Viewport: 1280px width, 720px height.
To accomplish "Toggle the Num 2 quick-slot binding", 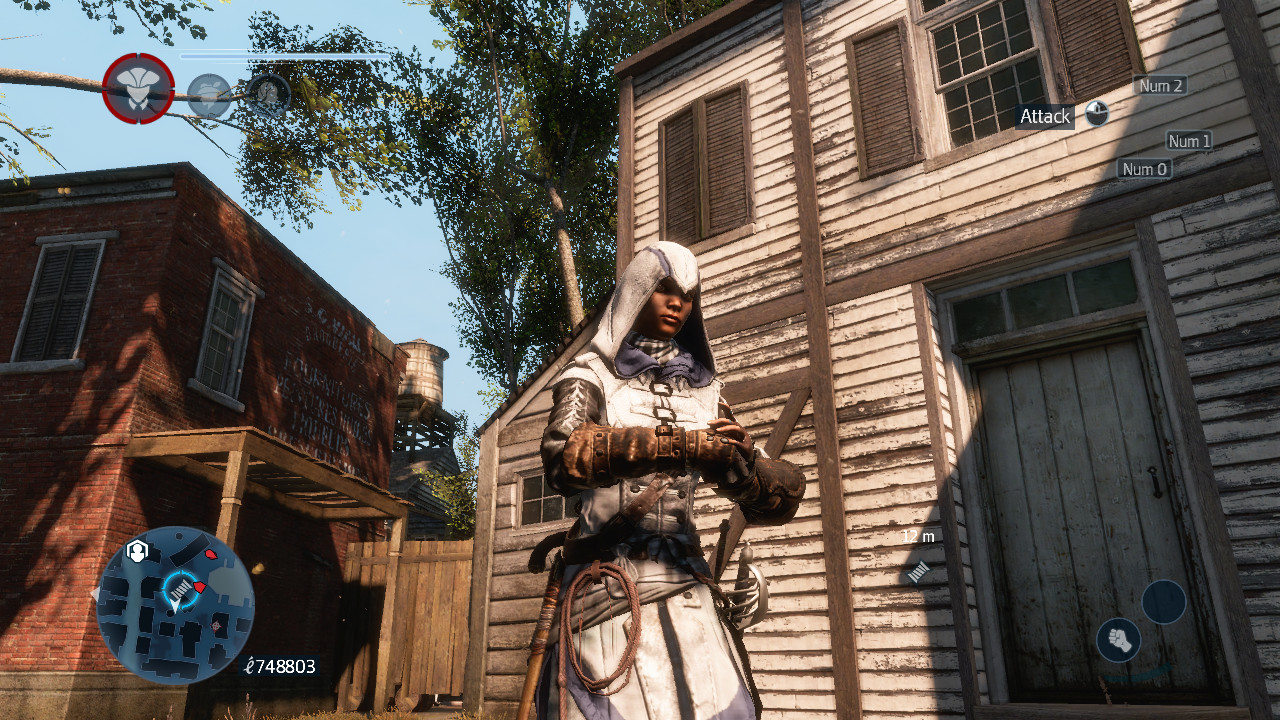I will (x=1158, y=86).
